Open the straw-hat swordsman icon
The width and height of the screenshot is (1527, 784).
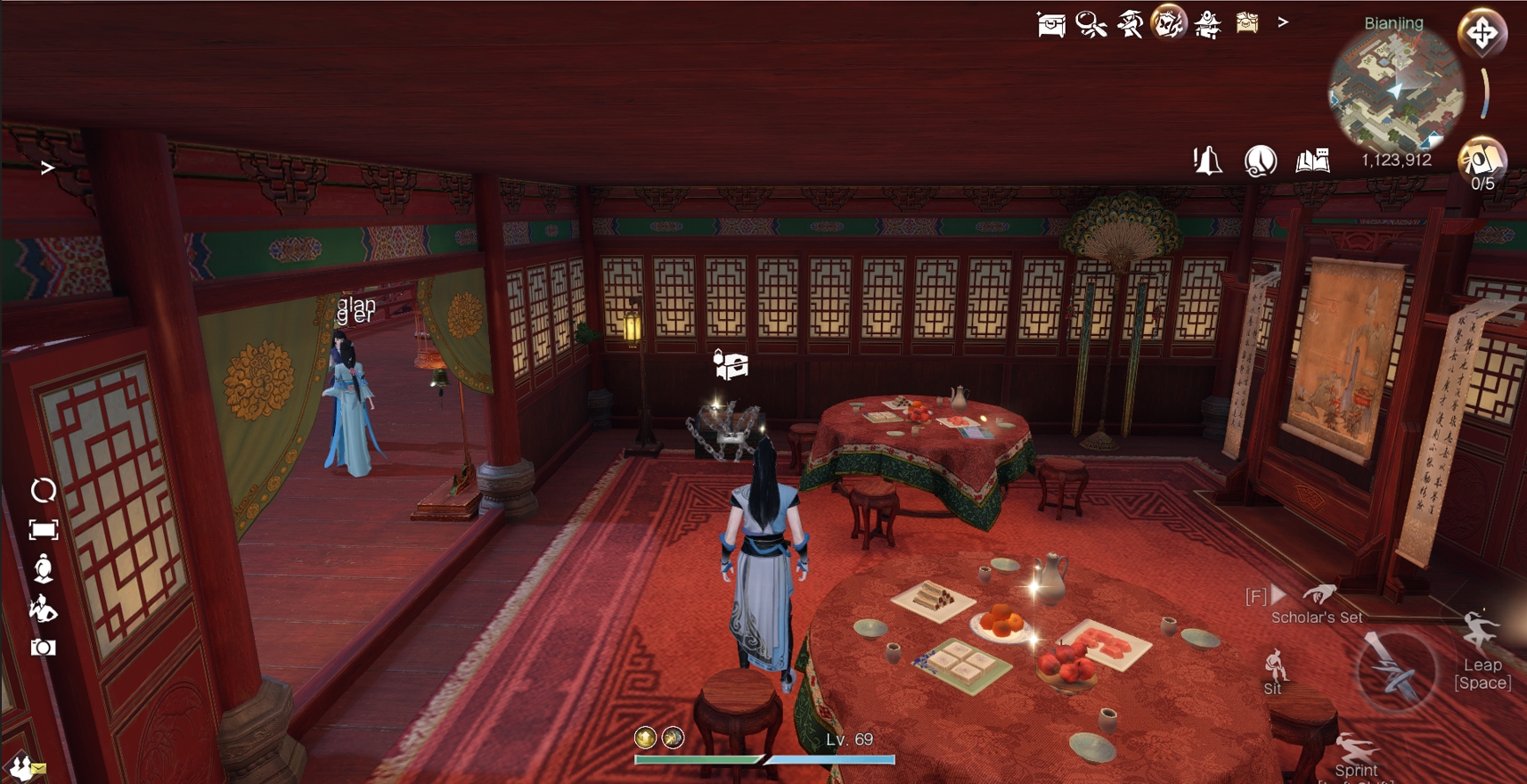point(1130,24)
